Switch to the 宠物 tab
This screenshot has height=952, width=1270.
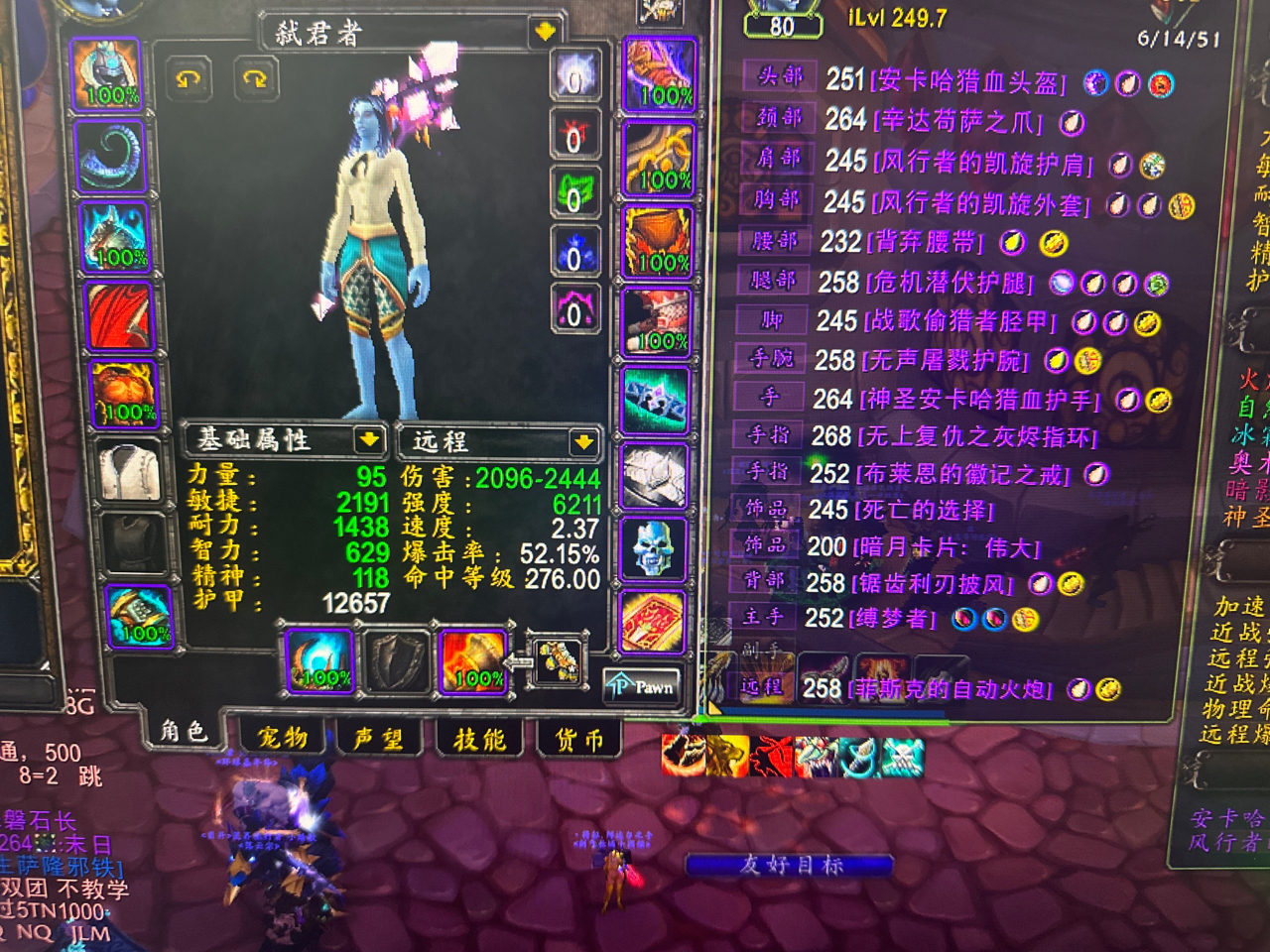(x=285, y=738)
